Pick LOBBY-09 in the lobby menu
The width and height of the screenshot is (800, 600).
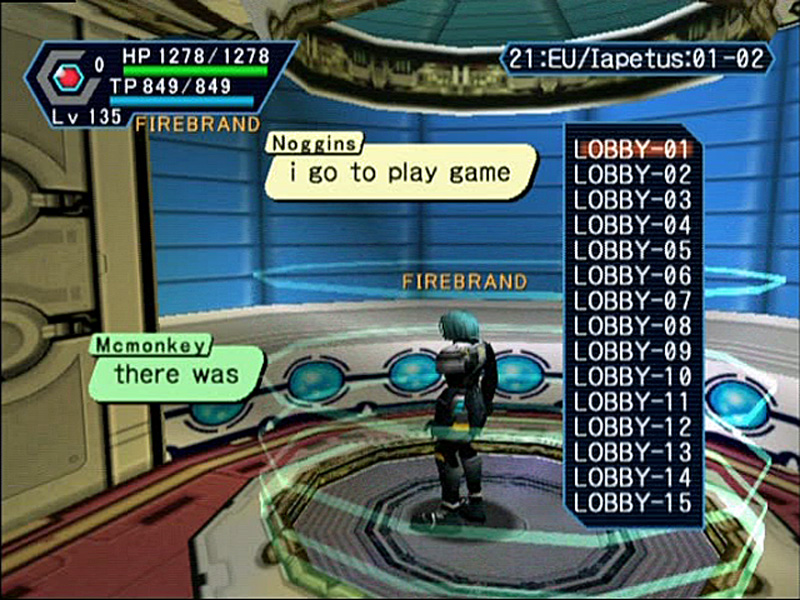point(632,351)
